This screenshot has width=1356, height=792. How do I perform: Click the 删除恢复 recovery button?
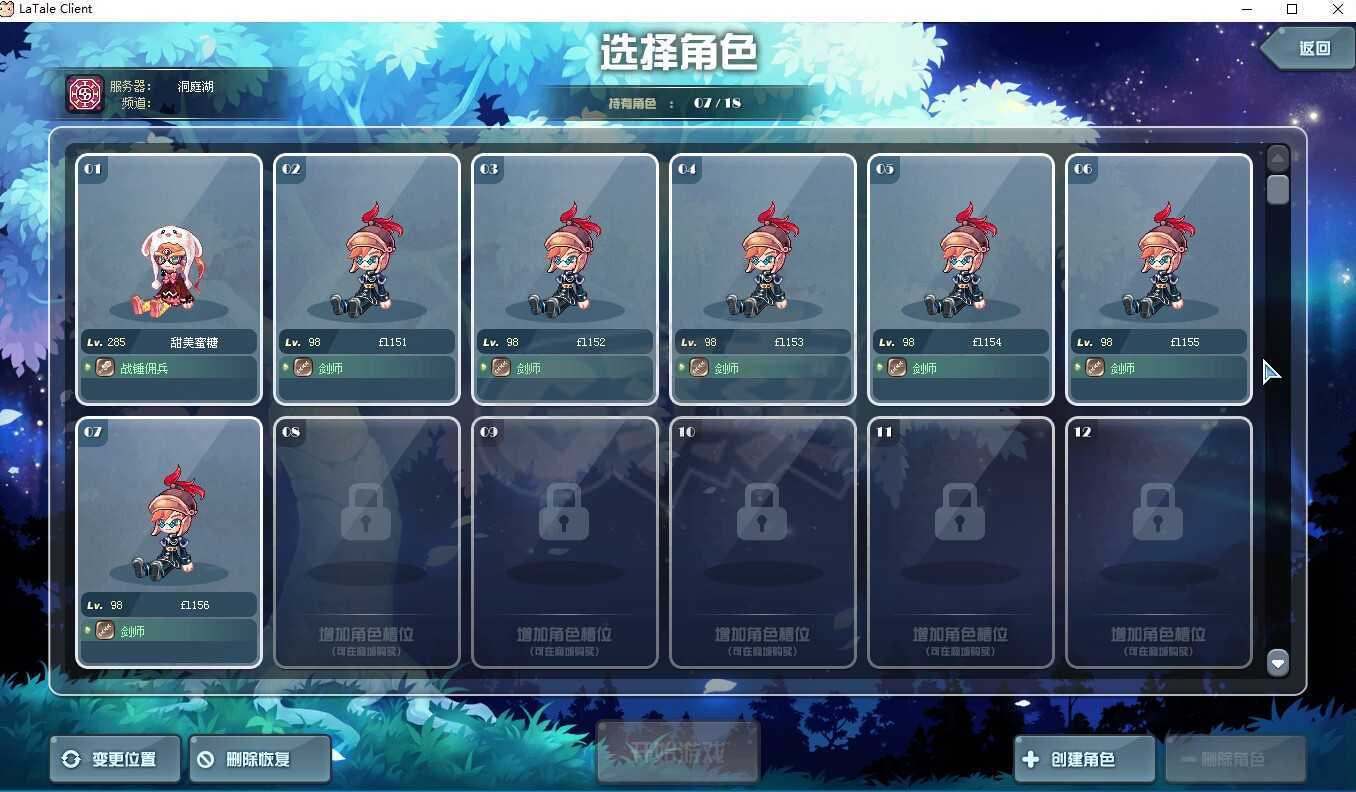click(259, 759)
